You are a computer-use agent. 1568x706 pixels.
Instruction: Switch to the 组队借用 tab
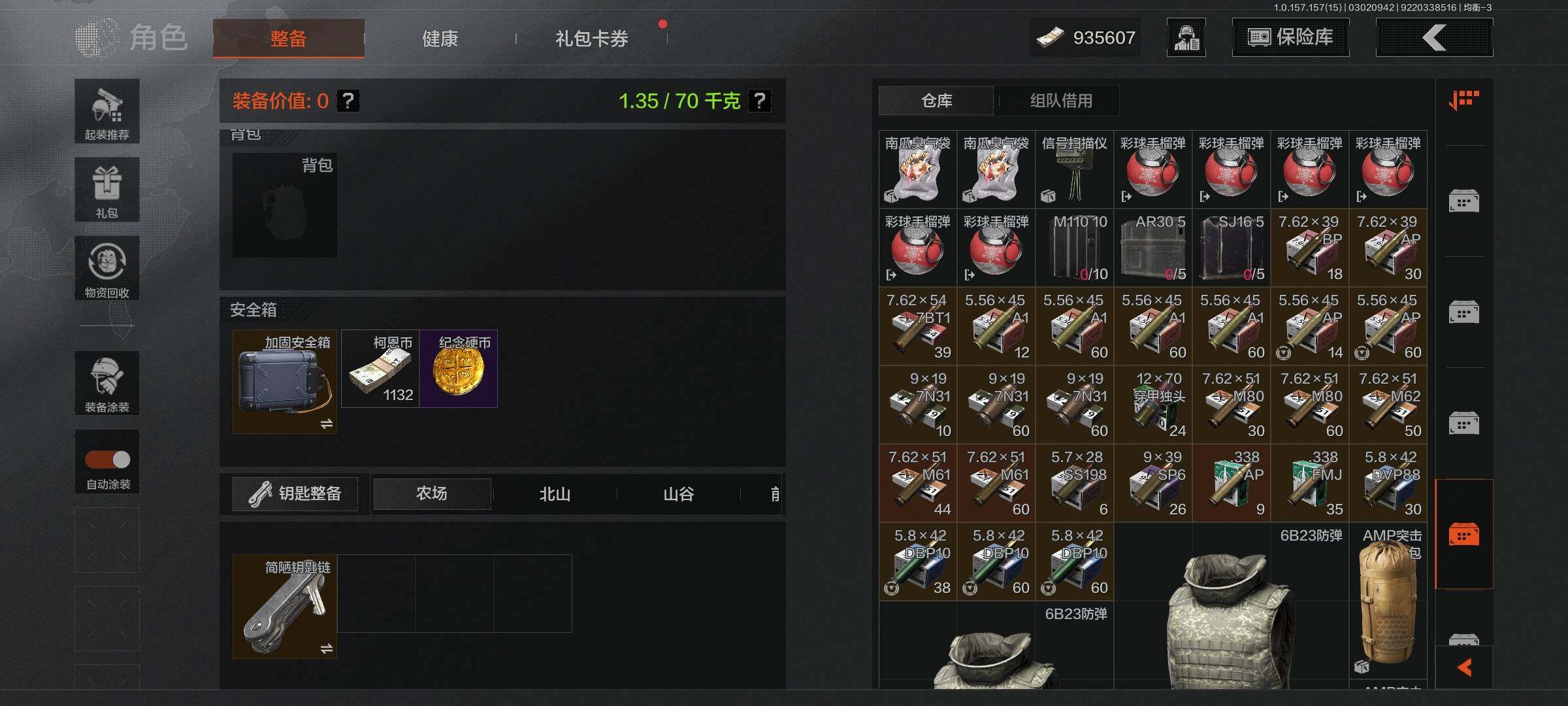1061,101
